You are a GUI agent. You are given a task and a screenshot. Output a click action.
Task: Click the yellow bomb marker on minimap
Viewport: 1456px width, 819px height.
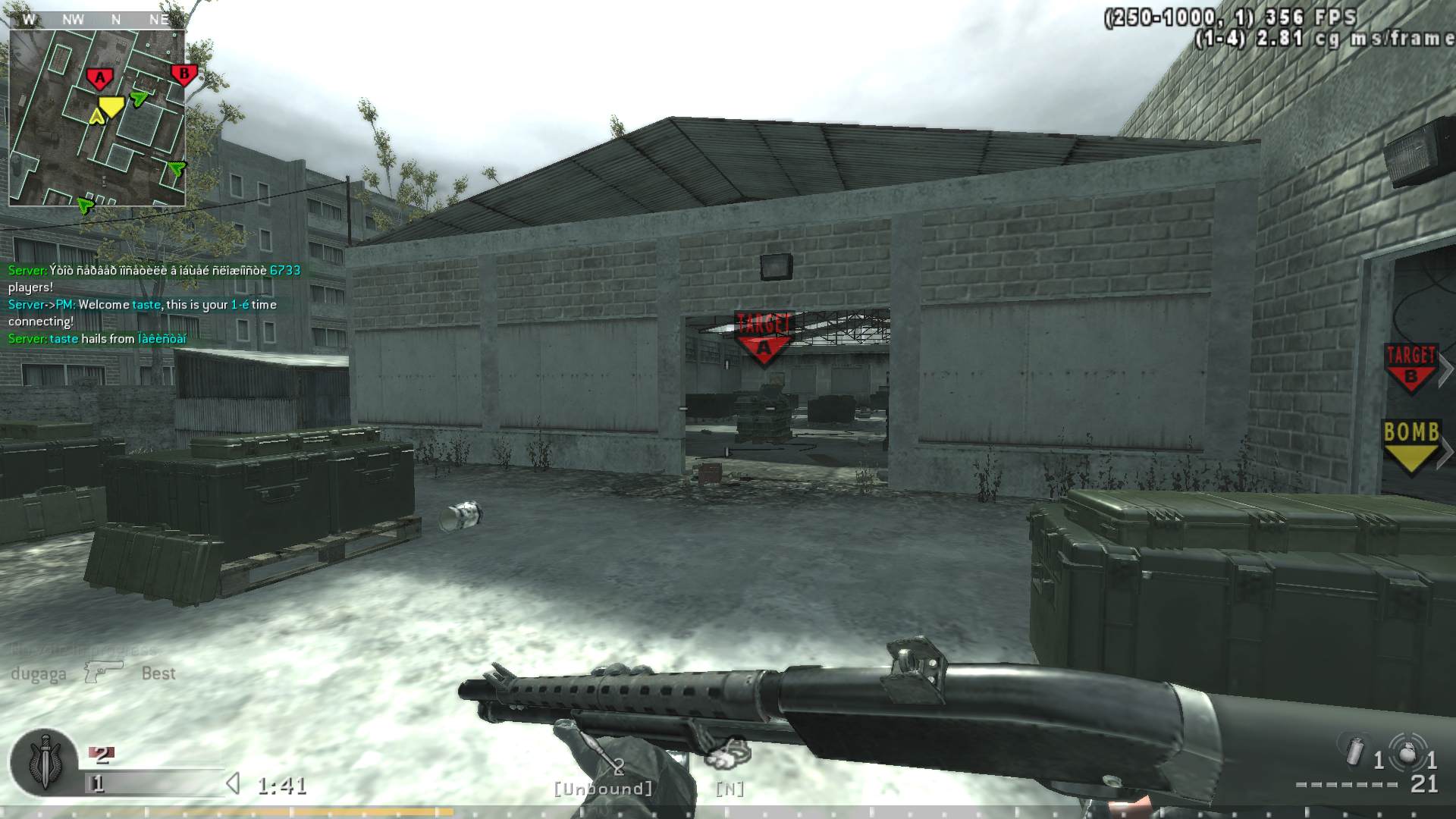tap(111, 106)
